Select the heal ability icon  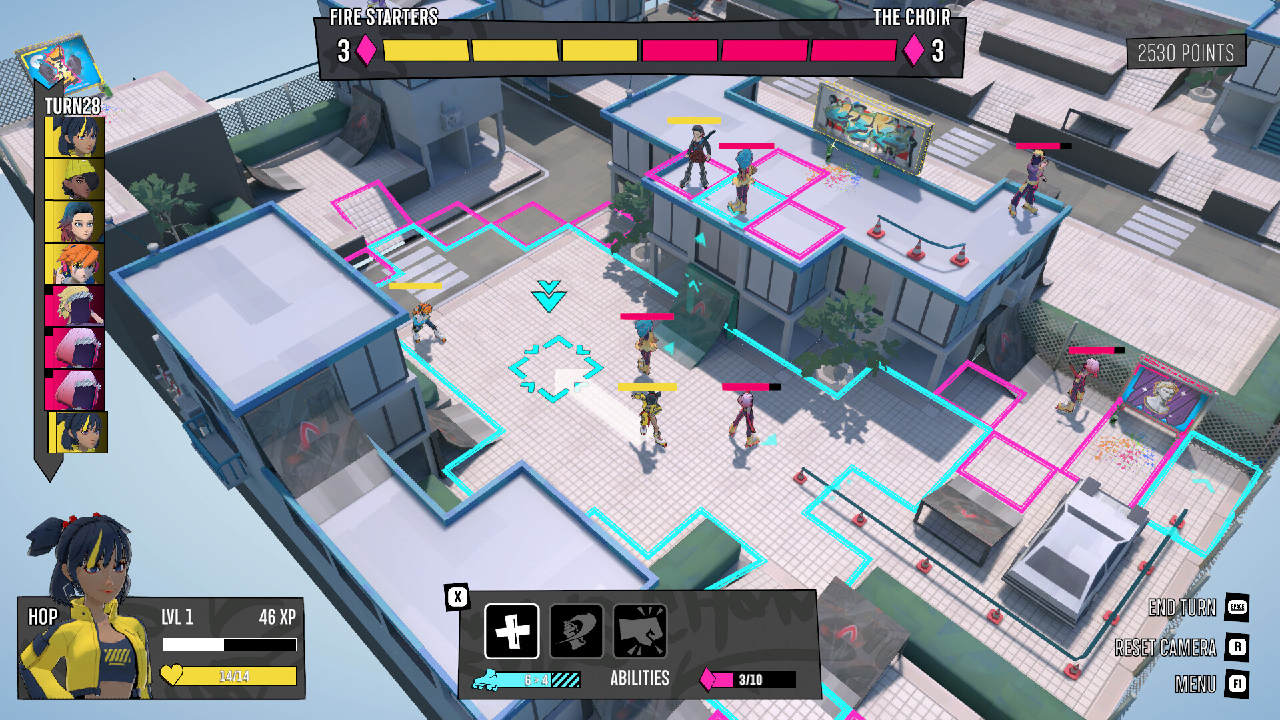pyautogui.click(x=510, y=630)
